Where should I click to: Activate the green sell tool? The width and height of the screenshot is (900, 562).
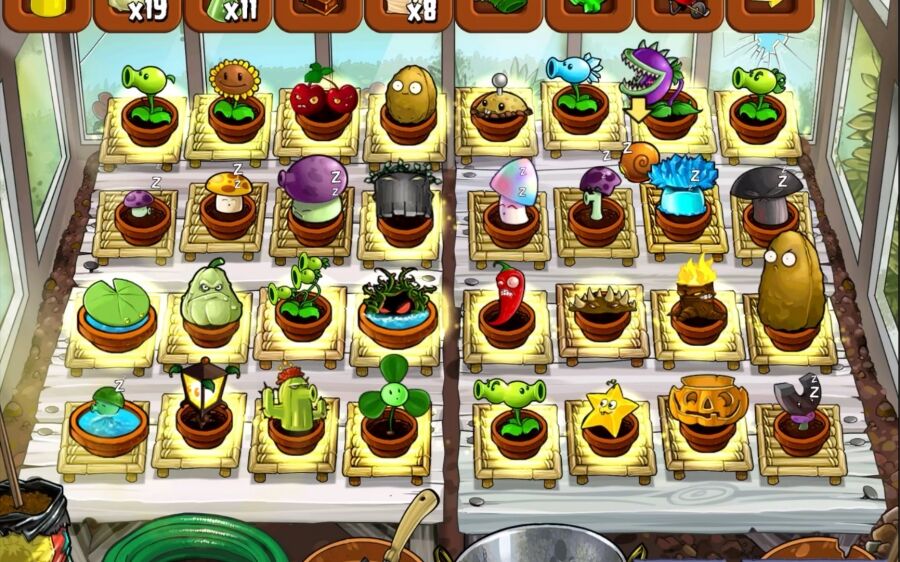[x=589, y=12]
